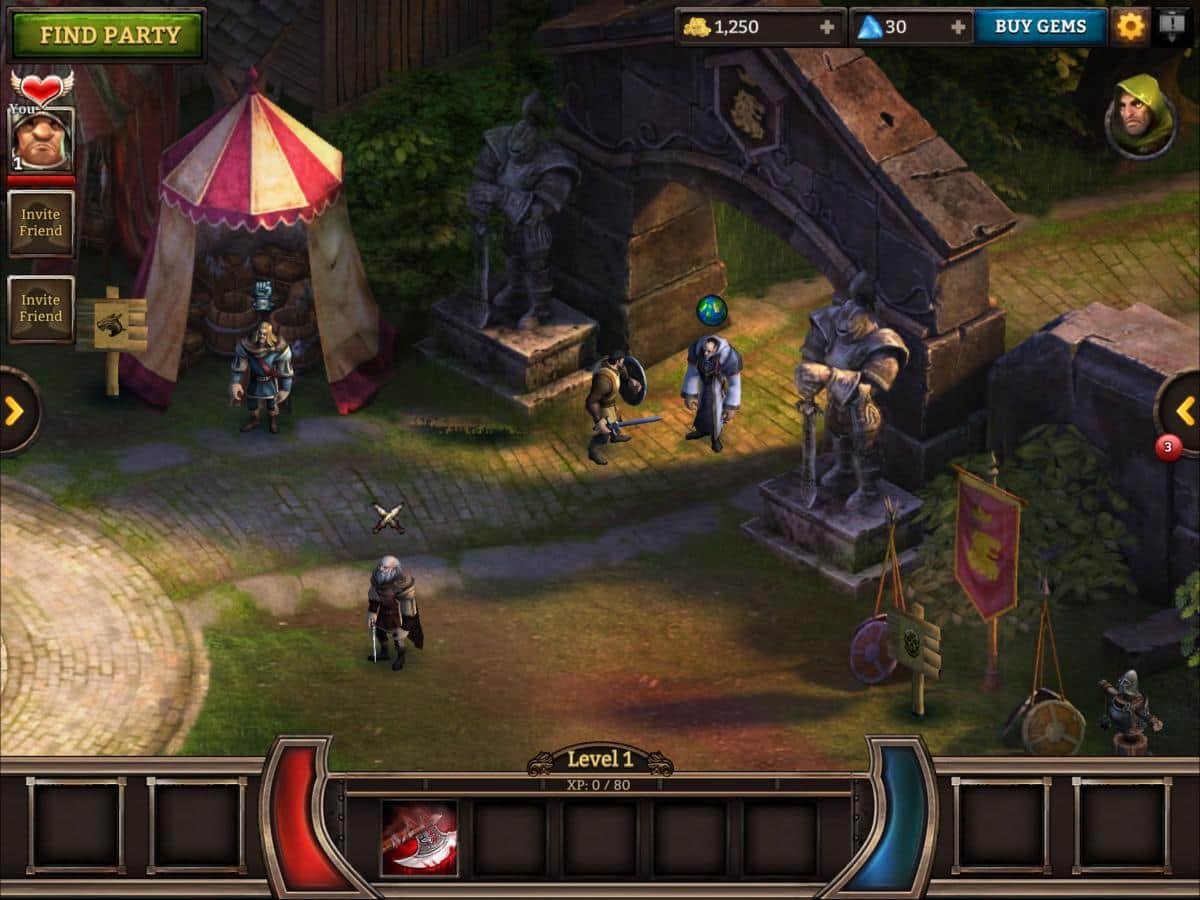Open settings with the gear icon
Screen dimensions: 1200x900
tap(1130, 27)
